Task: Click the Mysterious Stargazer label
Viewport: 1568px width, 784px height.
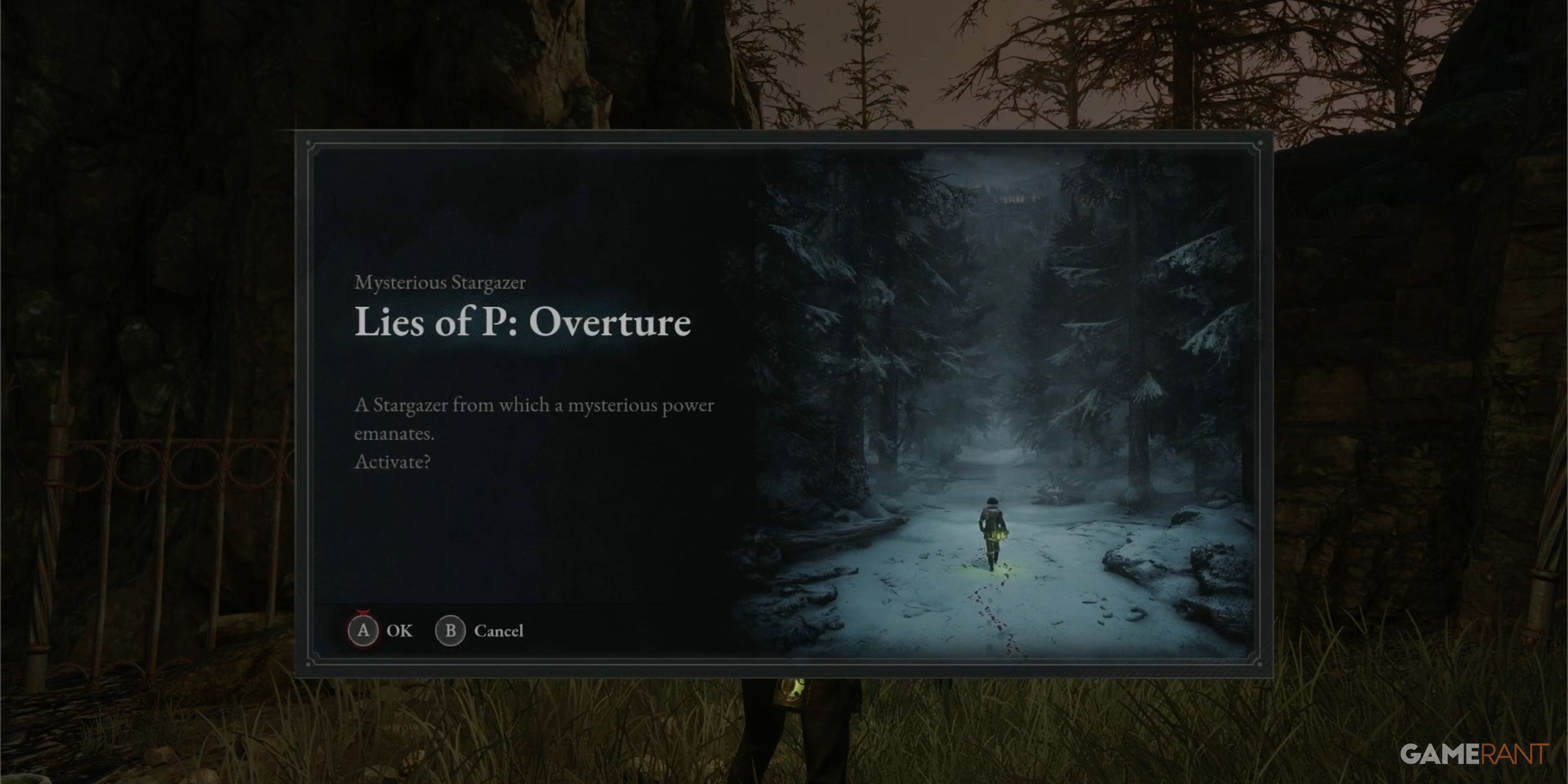Action: coord(440,282)
